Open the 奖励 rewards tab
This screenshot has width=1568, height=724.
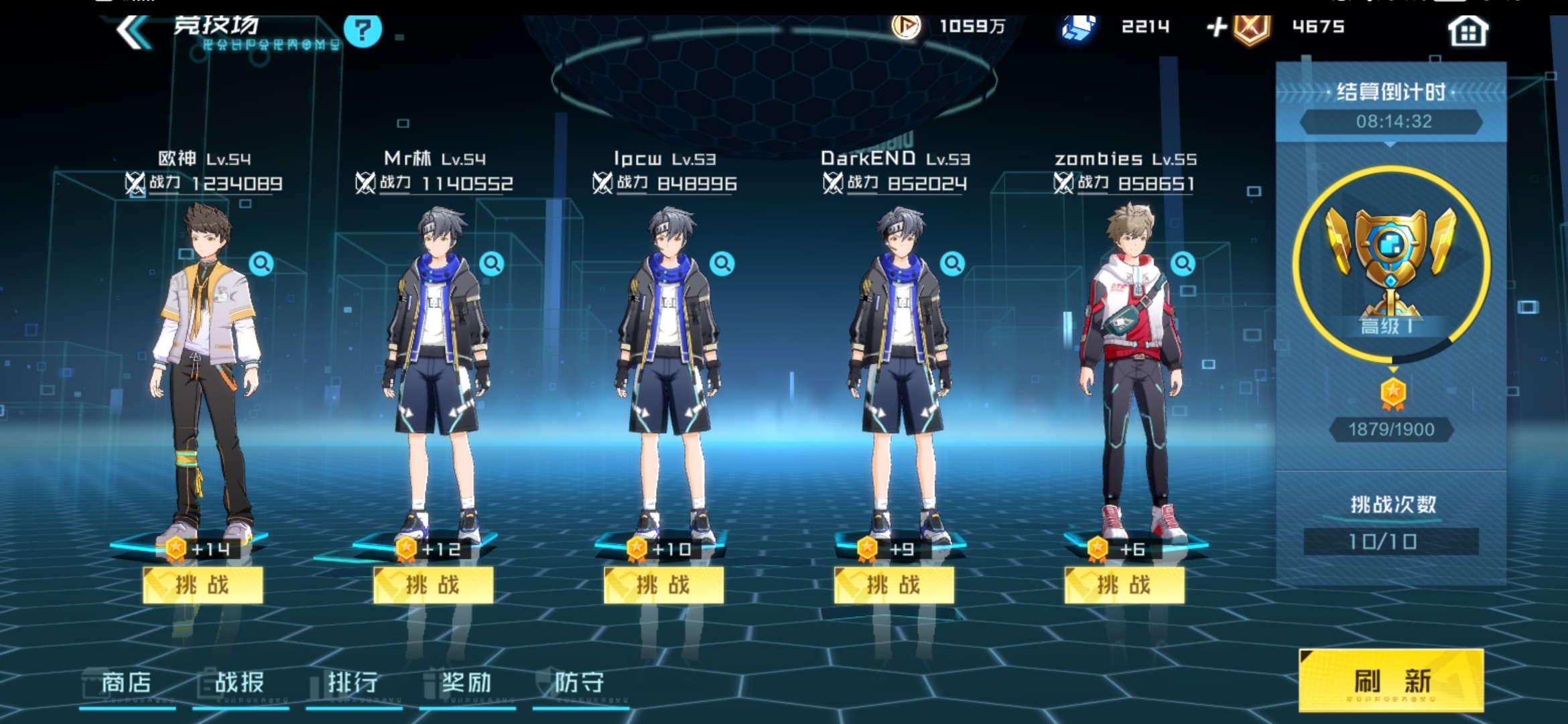pyautogui.click(x=466, y=683)
